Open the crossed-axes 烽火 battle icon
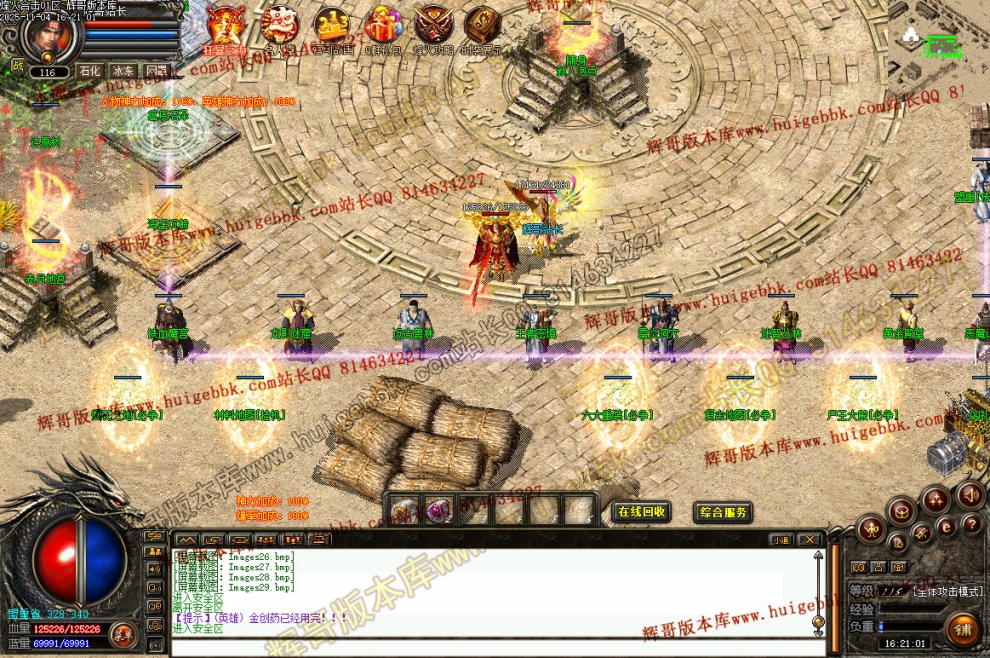This screenshot has height=658, width=990. 434,25
